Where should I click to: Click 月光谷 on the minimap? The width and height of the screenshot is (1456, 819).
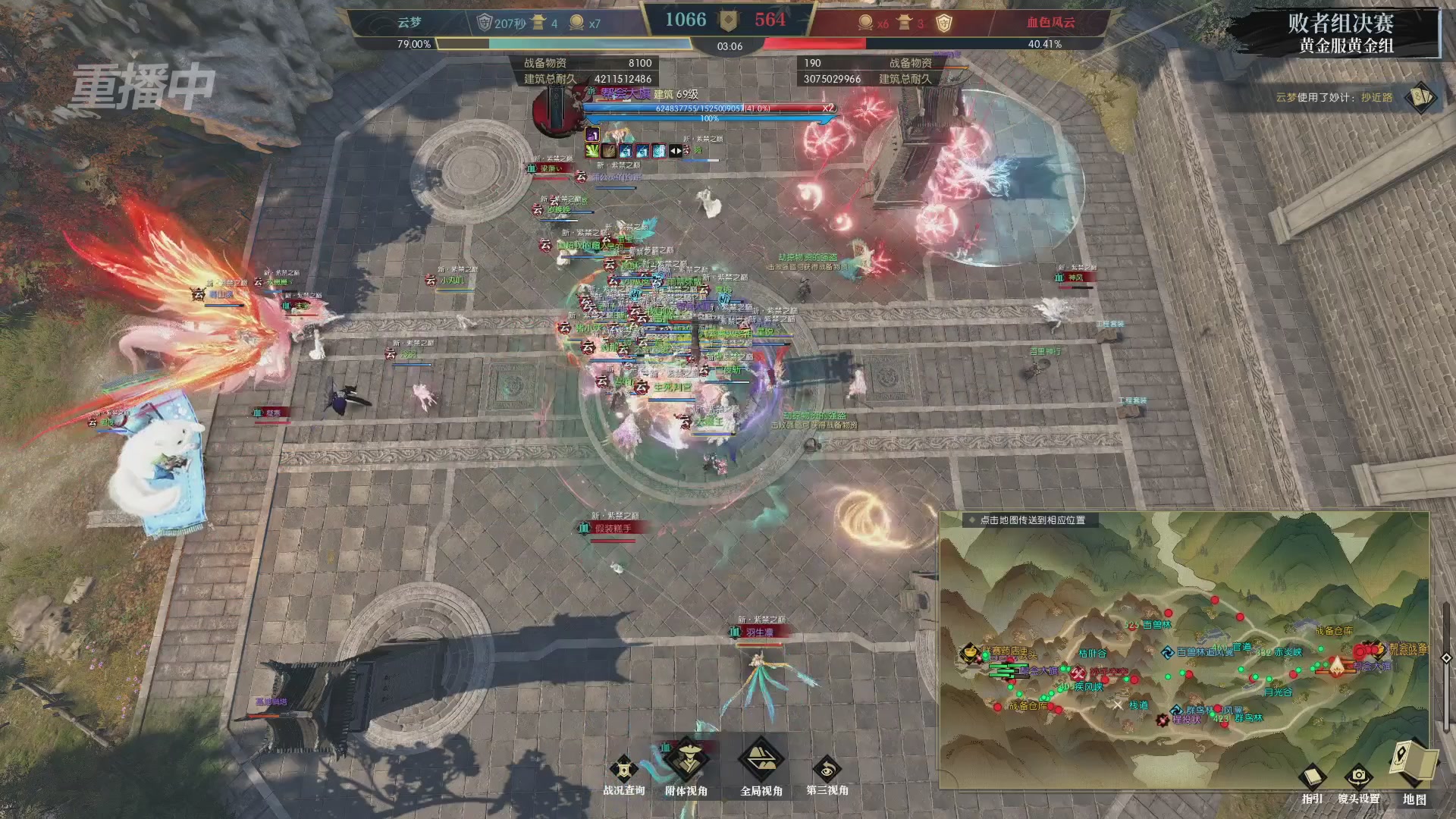click(1277, 692)
